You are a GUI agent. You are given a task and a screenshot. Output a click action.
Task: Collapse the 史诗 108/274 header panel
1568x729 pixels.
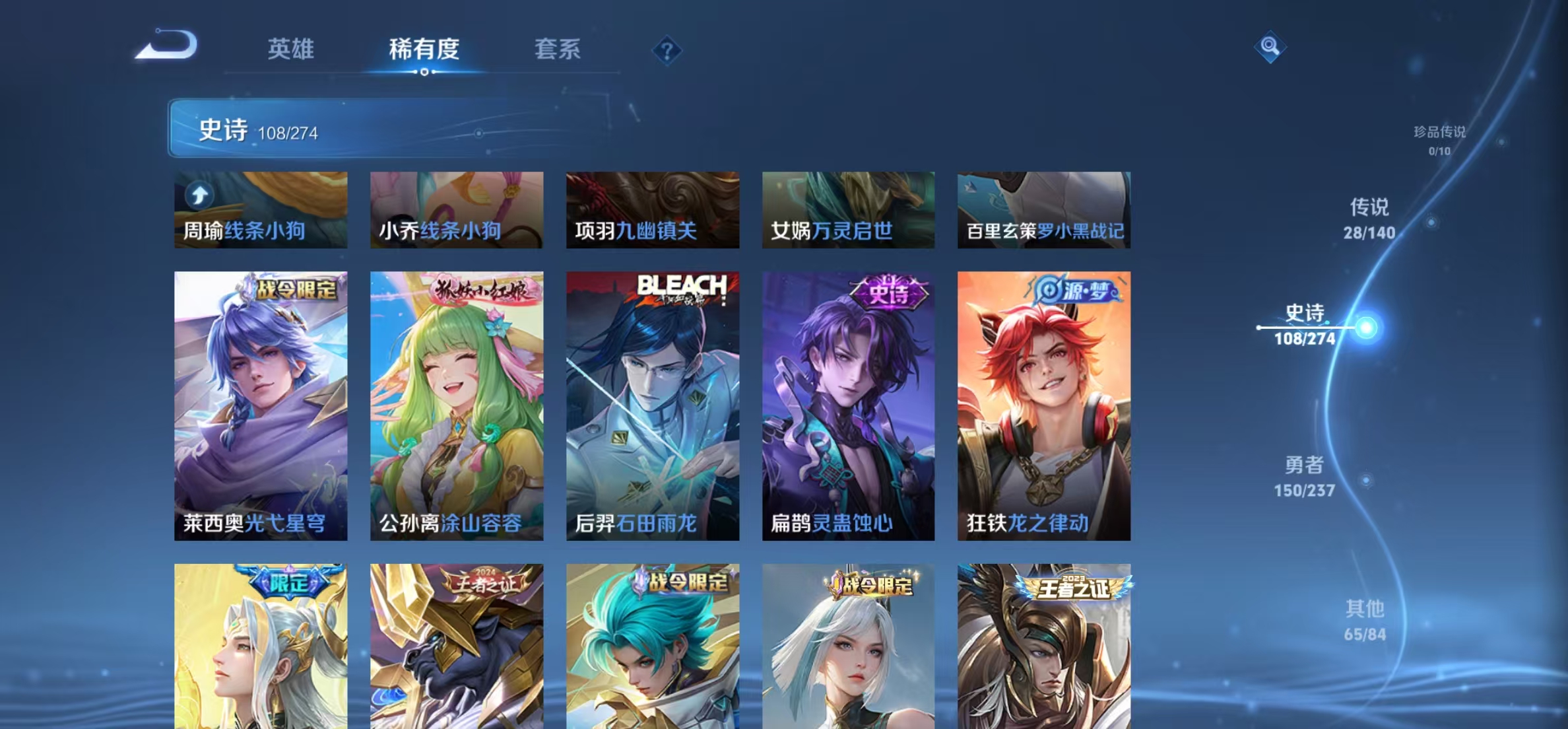coord(247,131)
